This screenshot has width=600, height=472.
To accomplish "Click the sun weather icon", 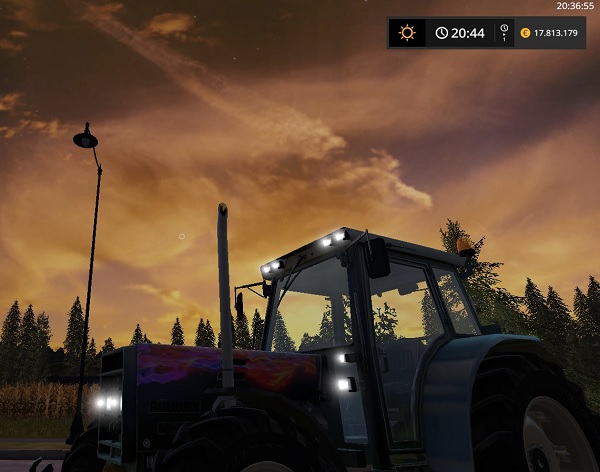I will (x=406, y=33).
